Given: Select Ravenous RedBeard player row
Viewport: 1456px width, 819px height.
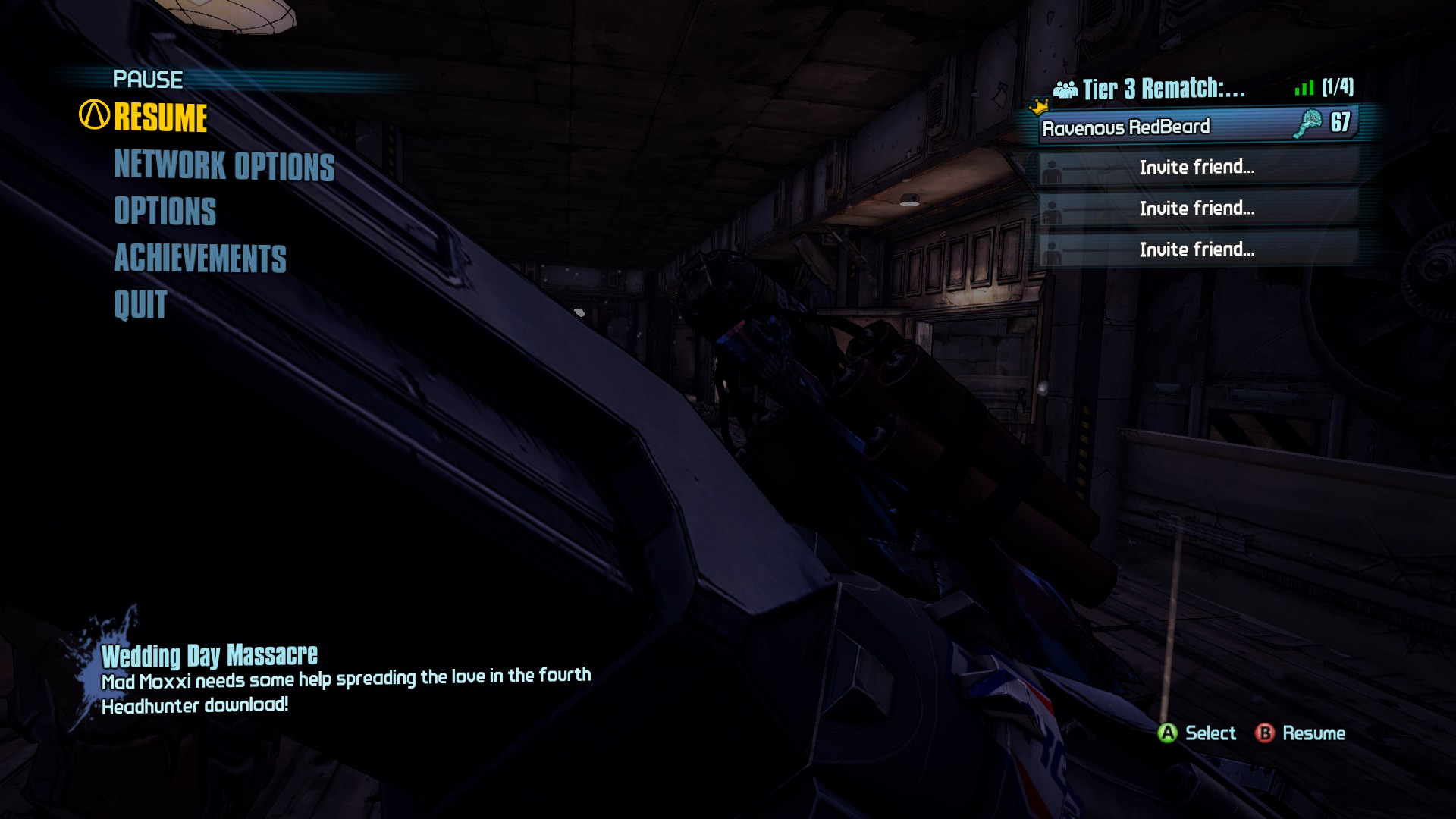Looking at the screenshot, I should coord(1197,126).
